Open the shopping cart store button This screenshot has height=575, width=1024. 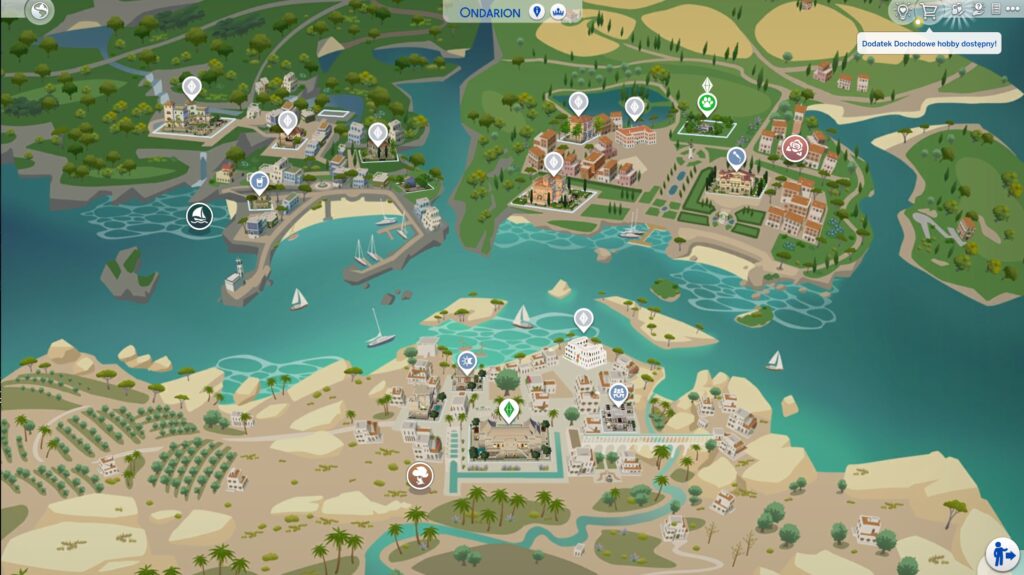pos(929,11)
